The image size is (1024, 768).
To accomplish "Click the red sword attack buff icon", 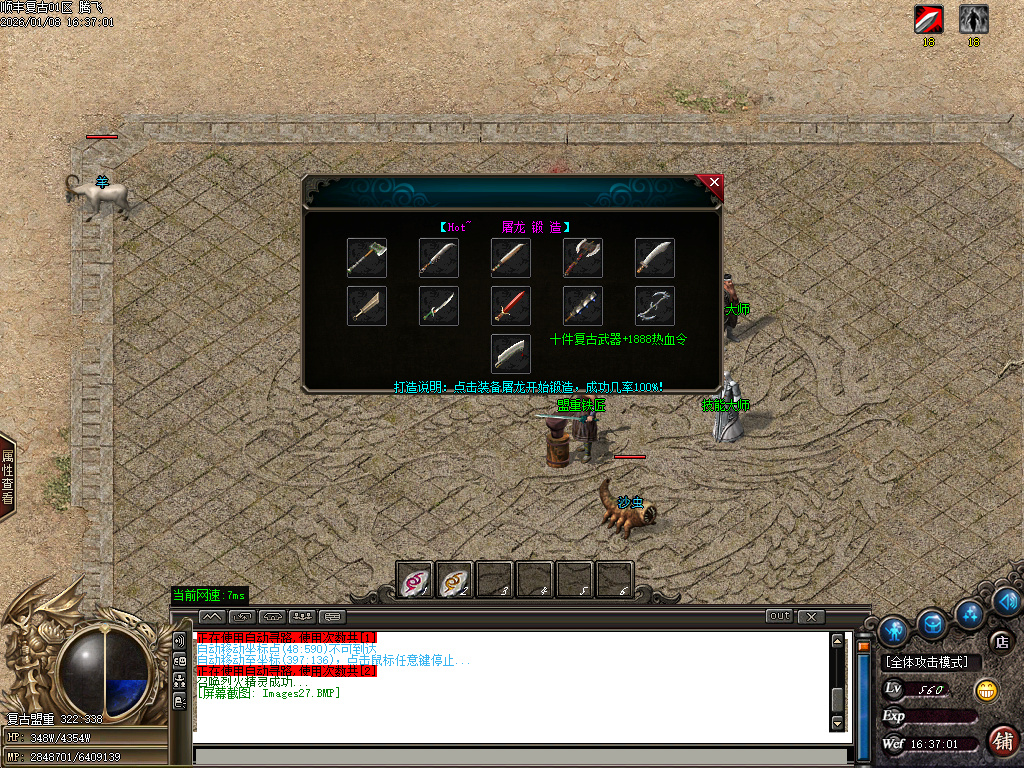I will (929, 20).
